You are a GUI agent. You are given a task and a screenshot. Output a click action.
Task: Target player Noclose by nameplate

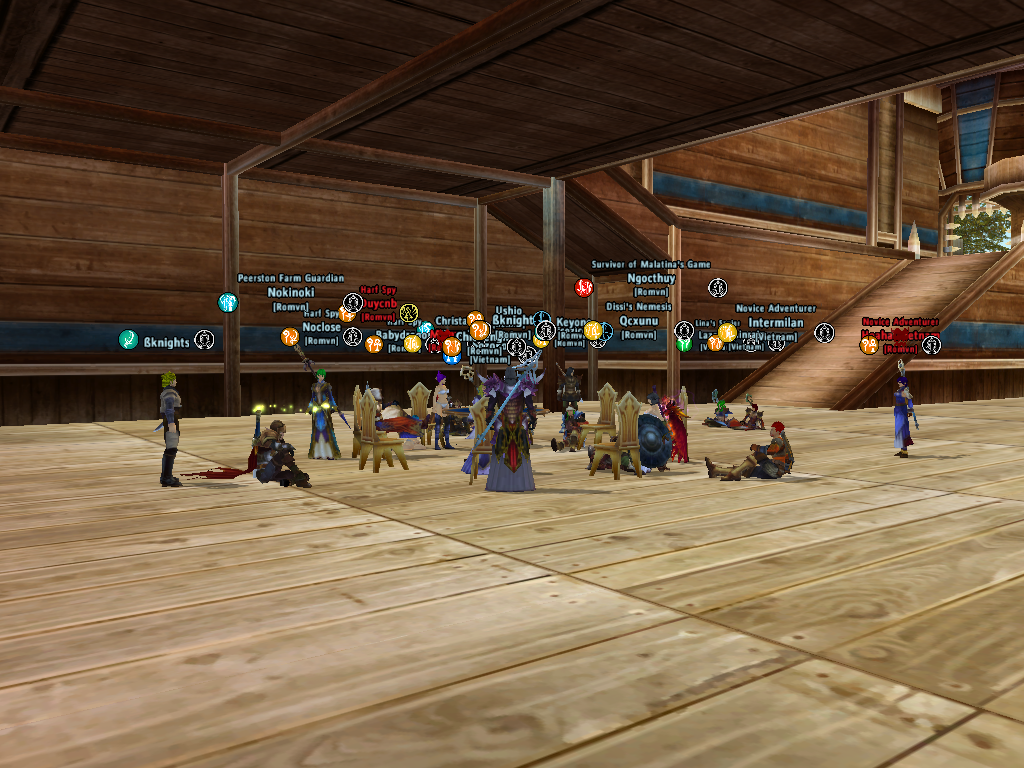[x=321, y=327]
